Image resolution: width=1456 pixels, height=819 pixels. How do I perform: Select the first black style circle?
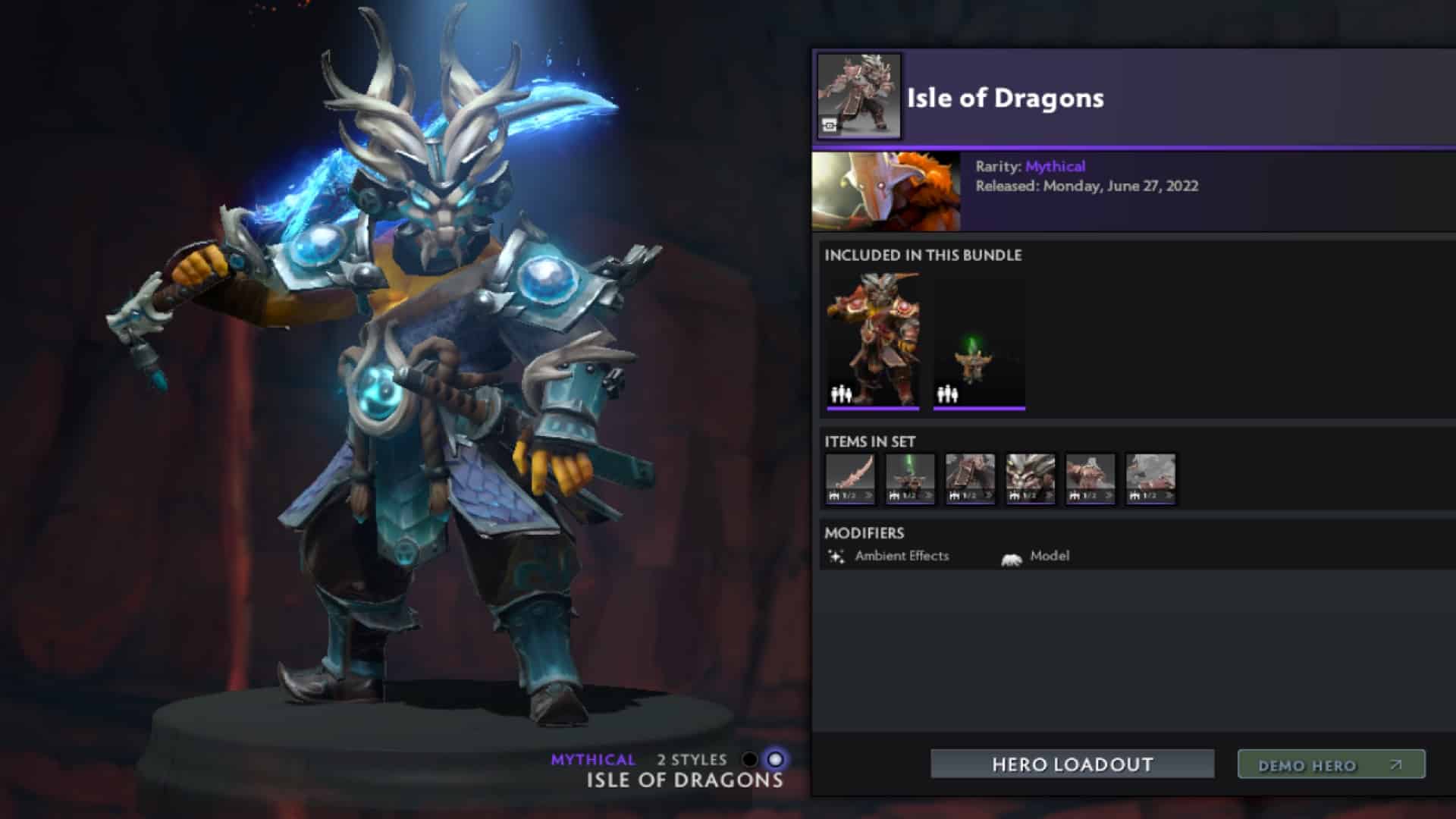751,758
